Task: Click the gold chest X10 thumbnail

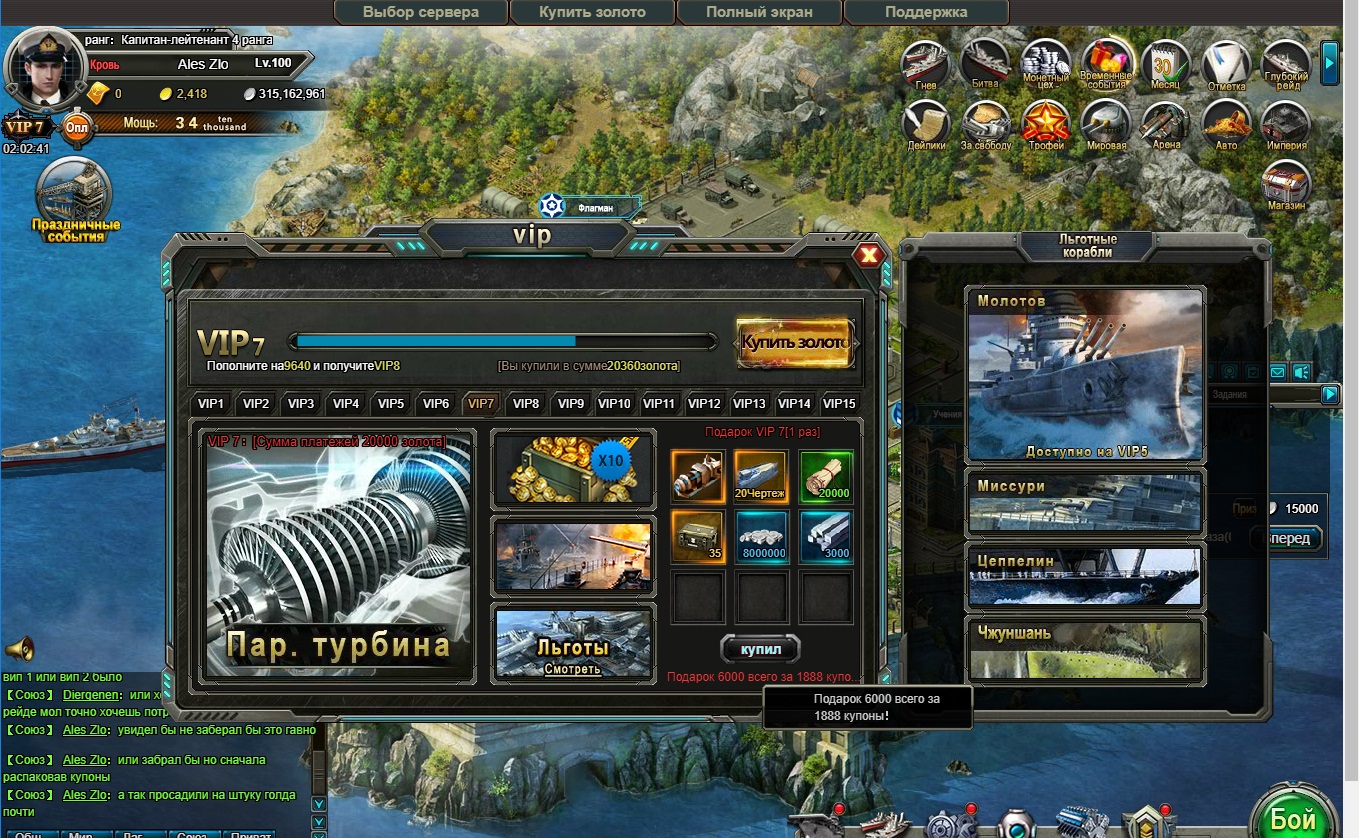Action: click(x=573, y=470)
